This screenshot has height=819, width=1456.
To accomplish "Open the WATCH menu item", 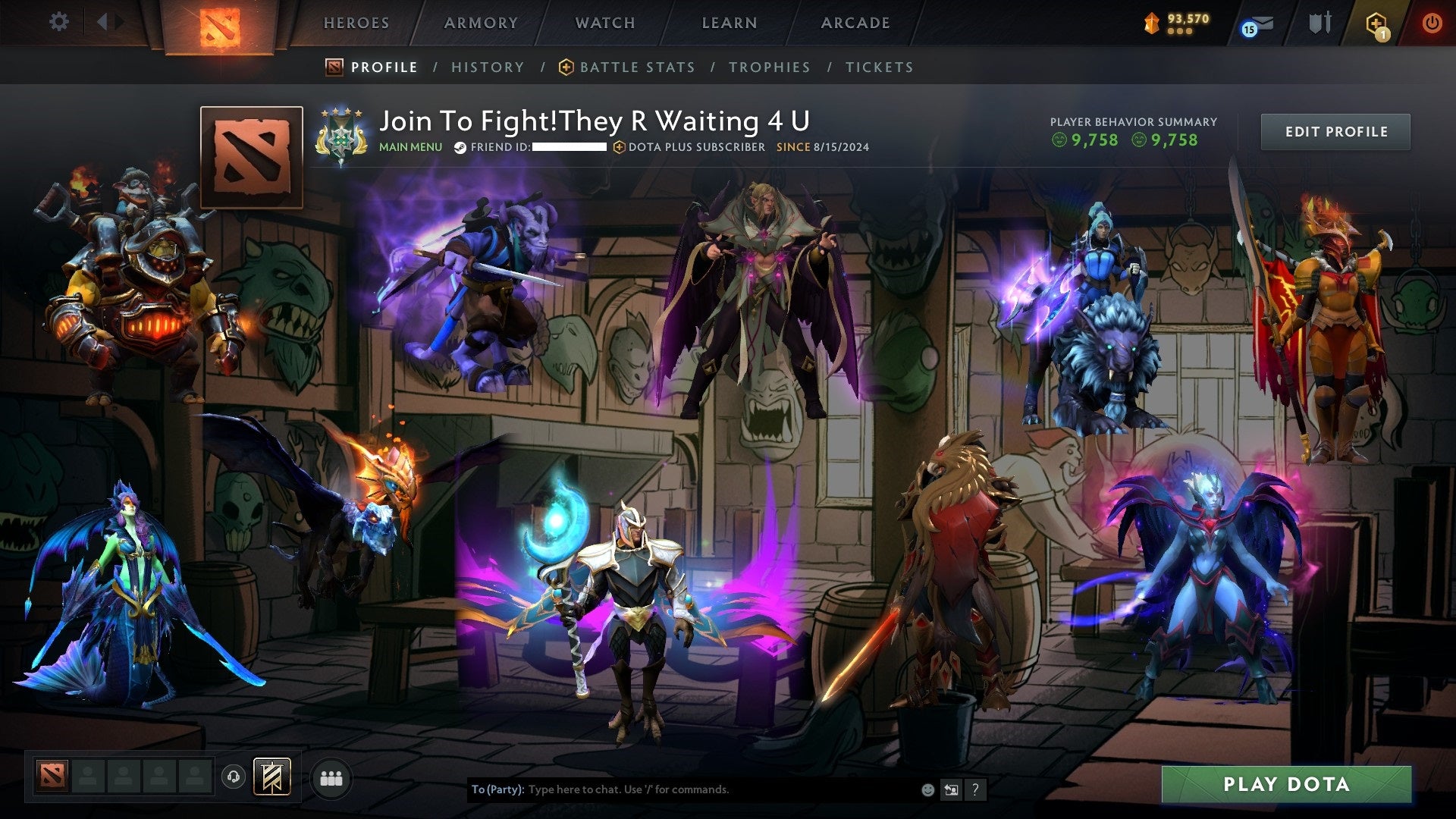I will [x=604, y=23].
